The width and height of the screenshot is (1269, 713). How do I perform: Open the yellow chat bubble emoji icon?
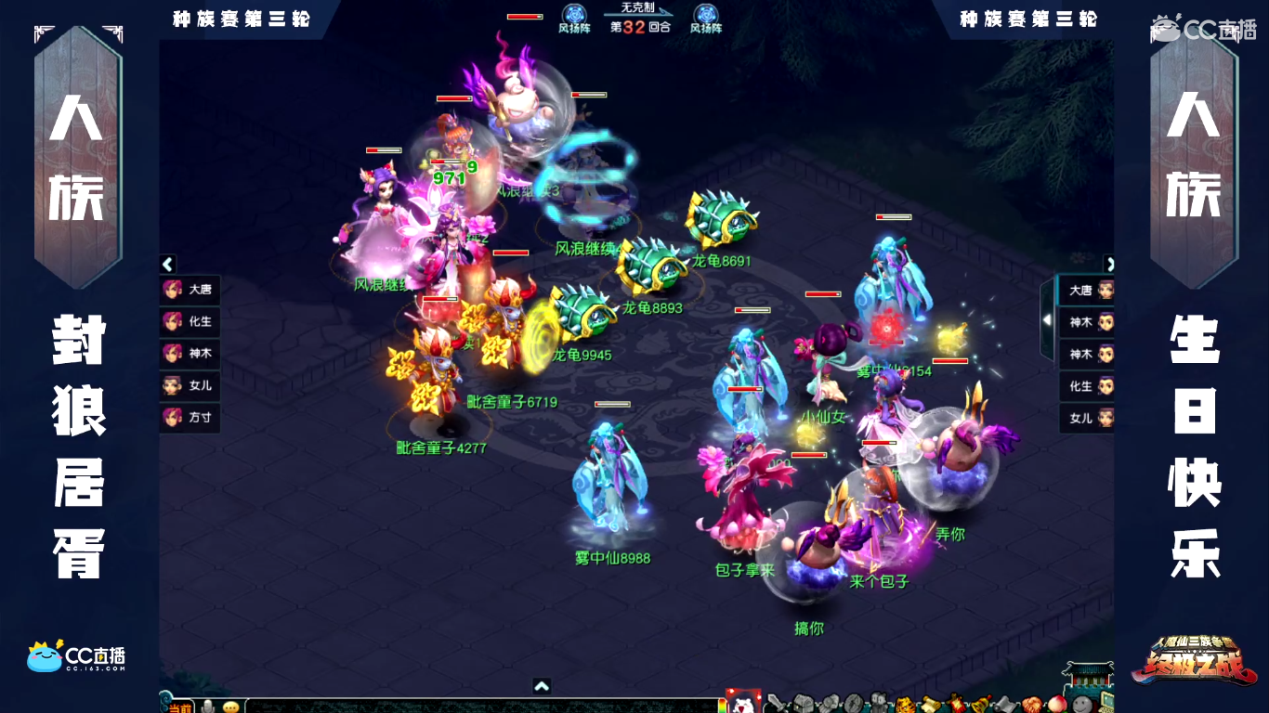[x=231, y=706]
